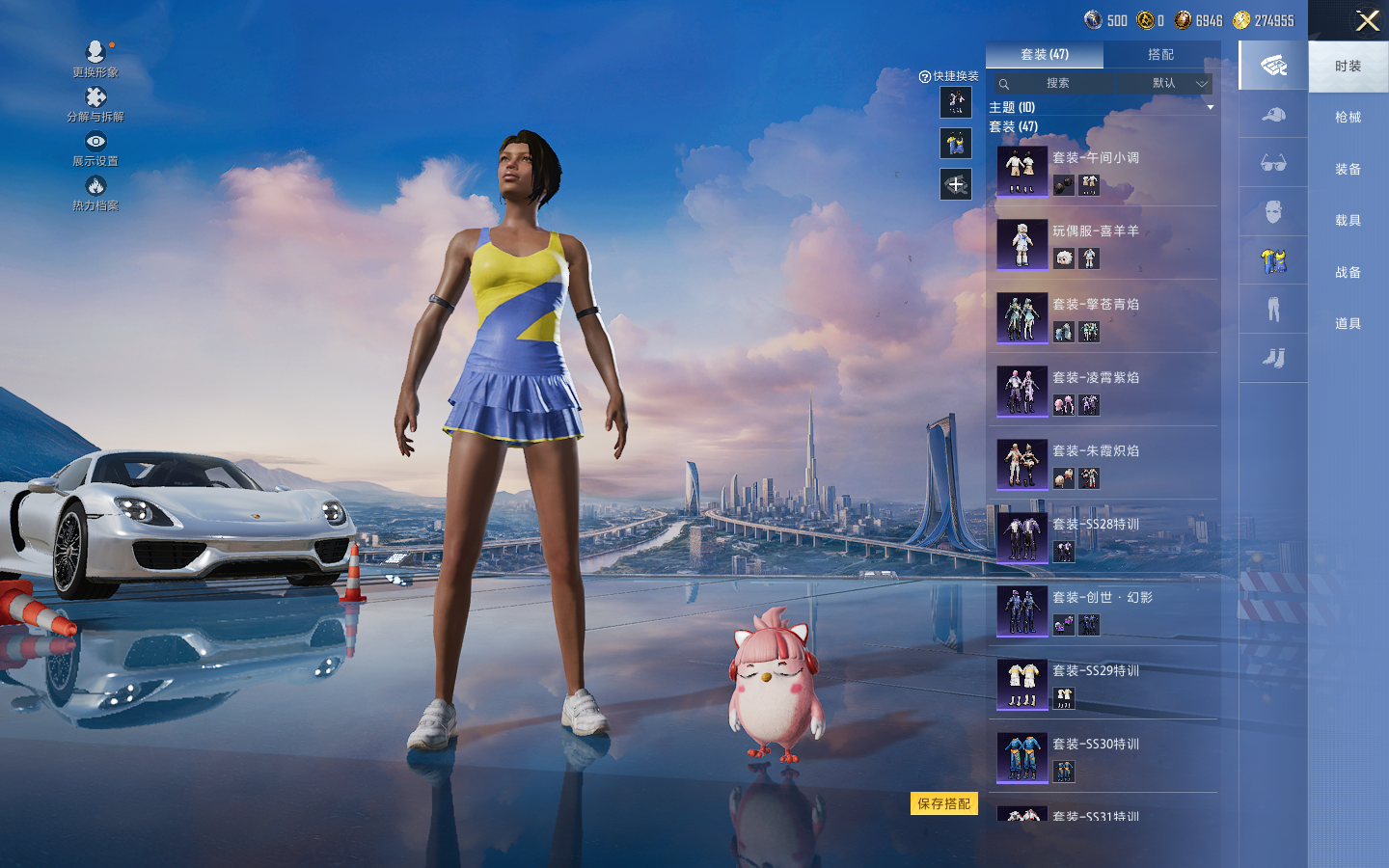This screenshot has width=1389, height=868.
Task: Open the 载具 vehicles category
Action: pyautogui.click(x=1348, y=221)
